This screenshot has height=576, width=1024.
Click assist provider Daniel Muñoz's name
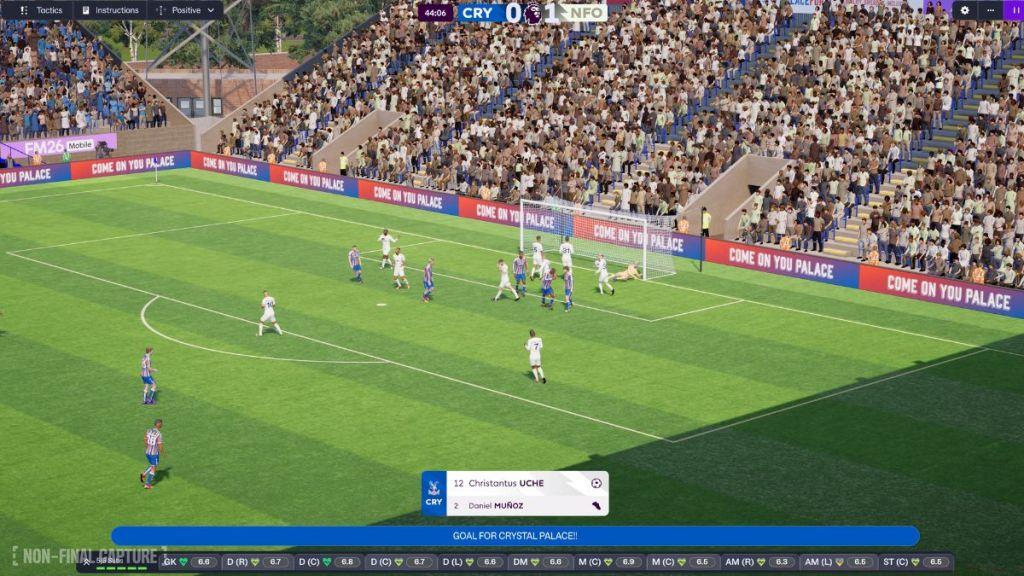pos(497,505)
